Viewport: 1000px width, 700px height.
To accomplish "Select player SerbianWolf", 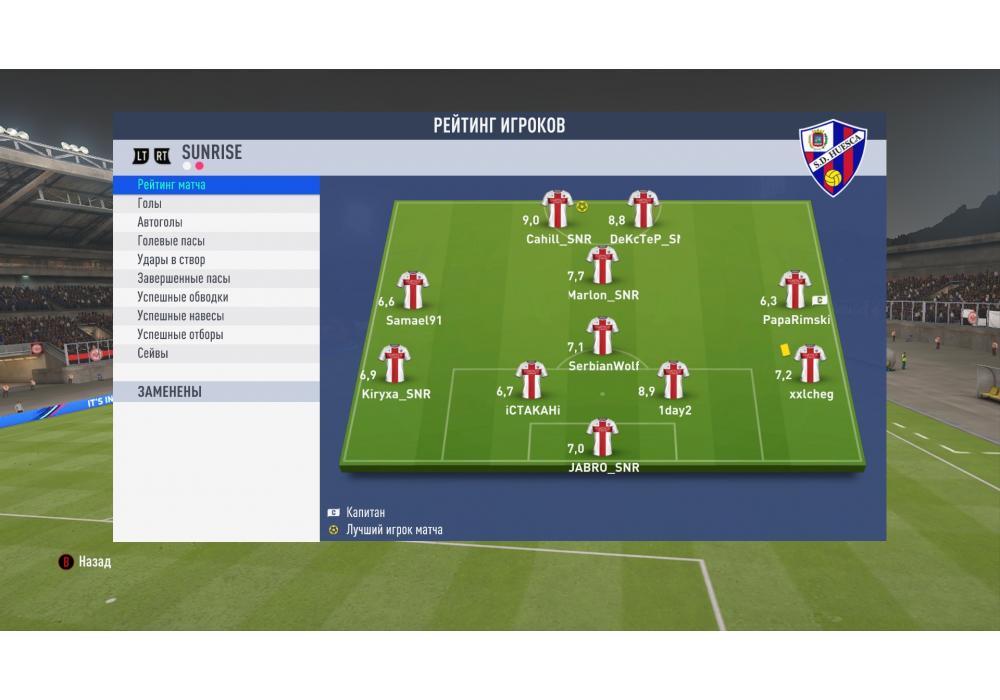I will click(602, 337).
